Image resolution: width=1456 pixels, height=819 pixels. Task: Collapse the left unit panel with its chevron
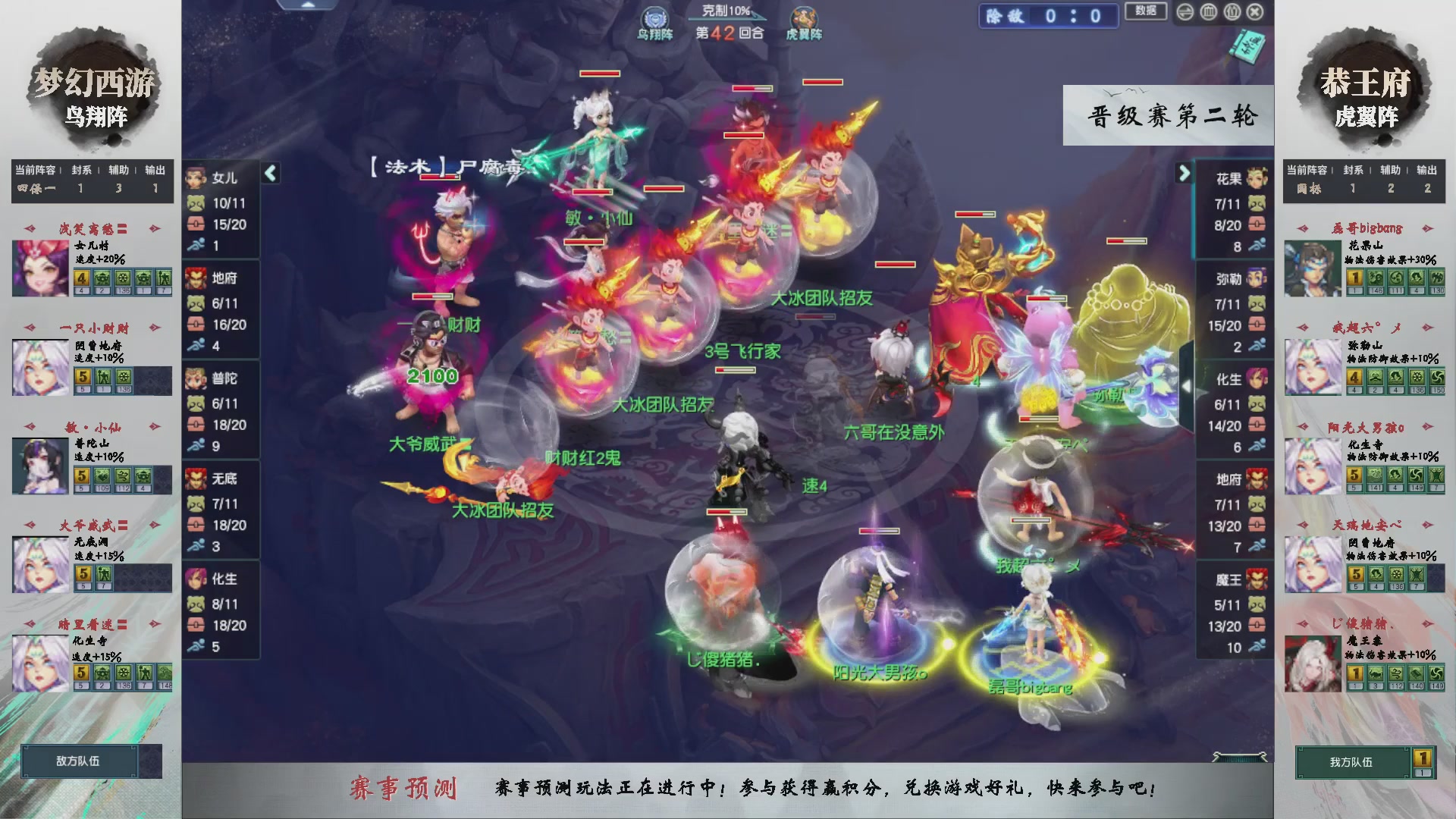(269, 173)
